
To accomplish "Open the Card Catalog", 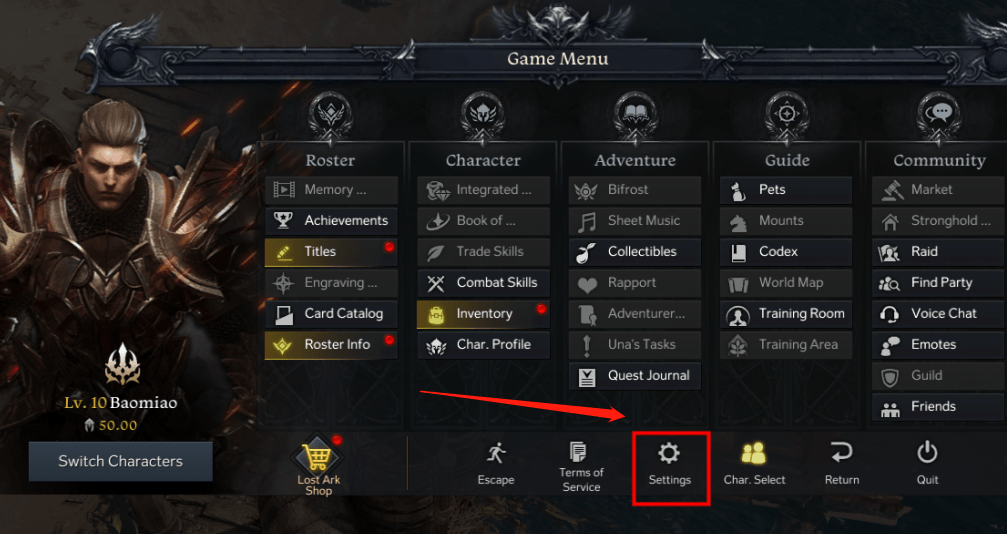I will [x=332, y=313].
